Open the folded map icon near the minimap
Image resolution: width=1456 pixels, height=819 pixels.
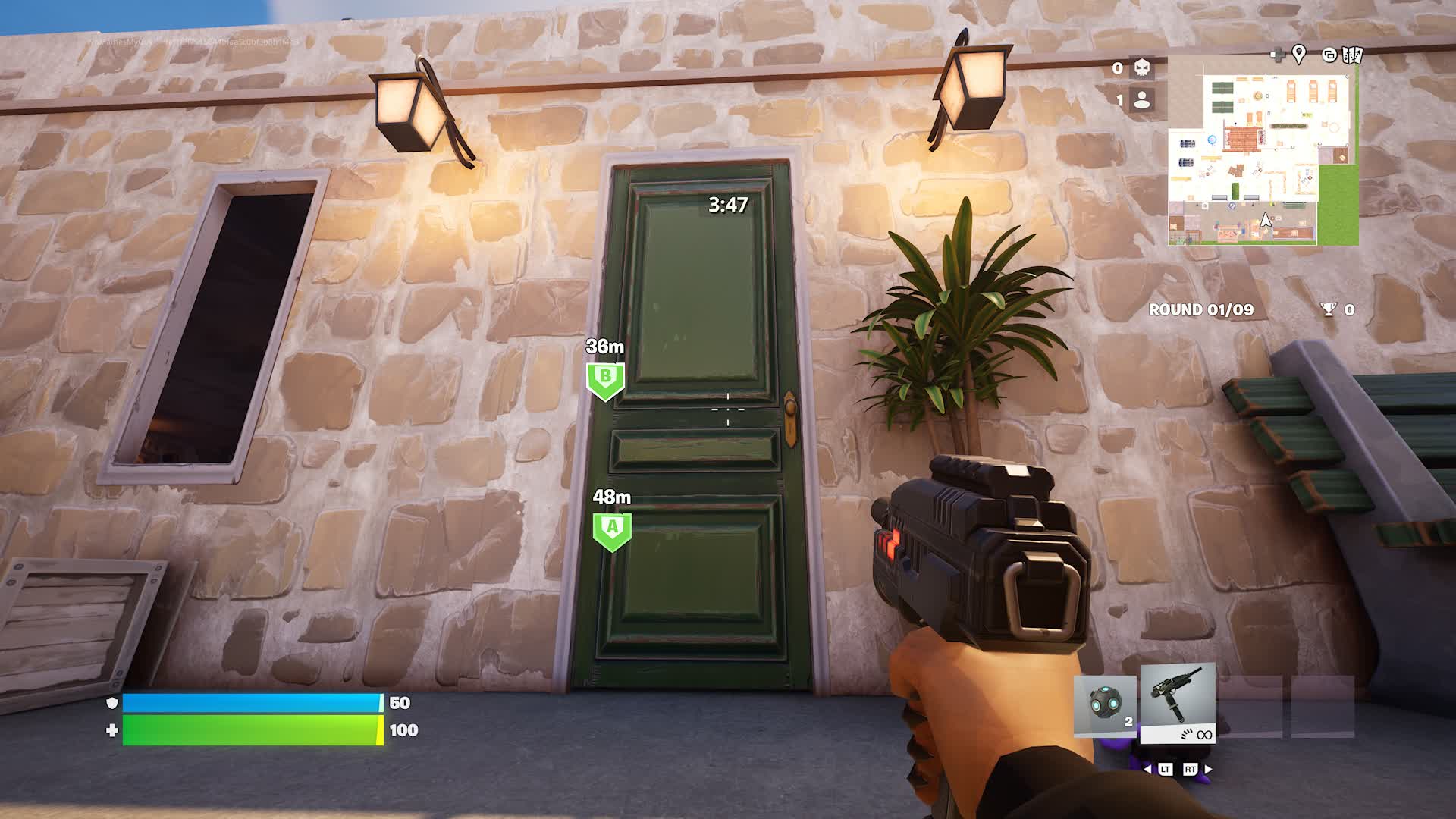tap(1352, 55)
